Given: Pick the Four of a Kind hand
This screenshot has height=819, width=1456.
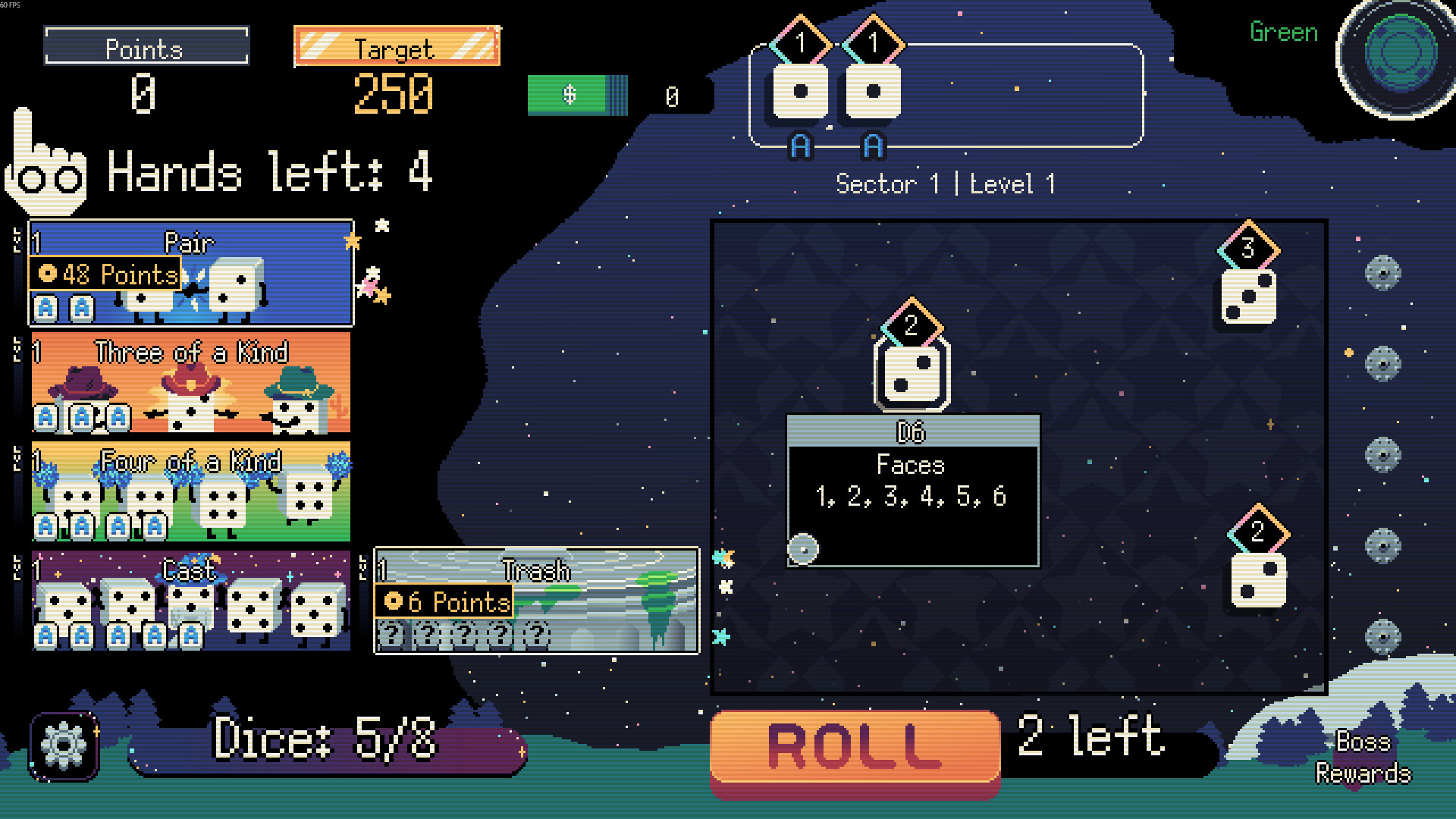Looking at the screenshot, I should pyautogui.click(x=191, y=491).
